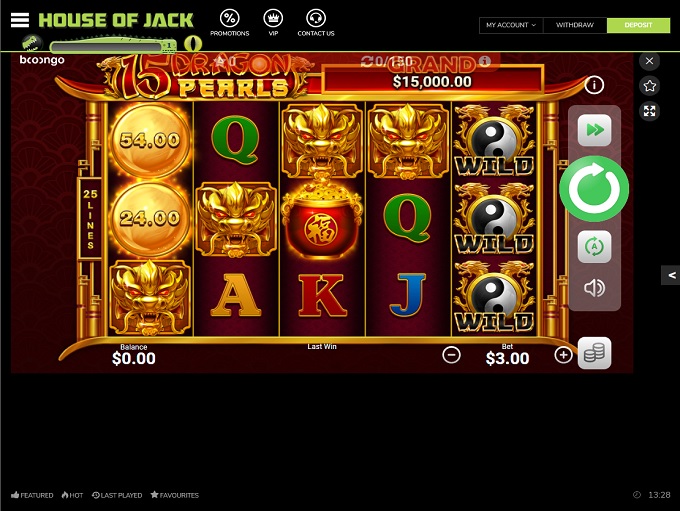Toggle the game sound

[x=594, y=289]
